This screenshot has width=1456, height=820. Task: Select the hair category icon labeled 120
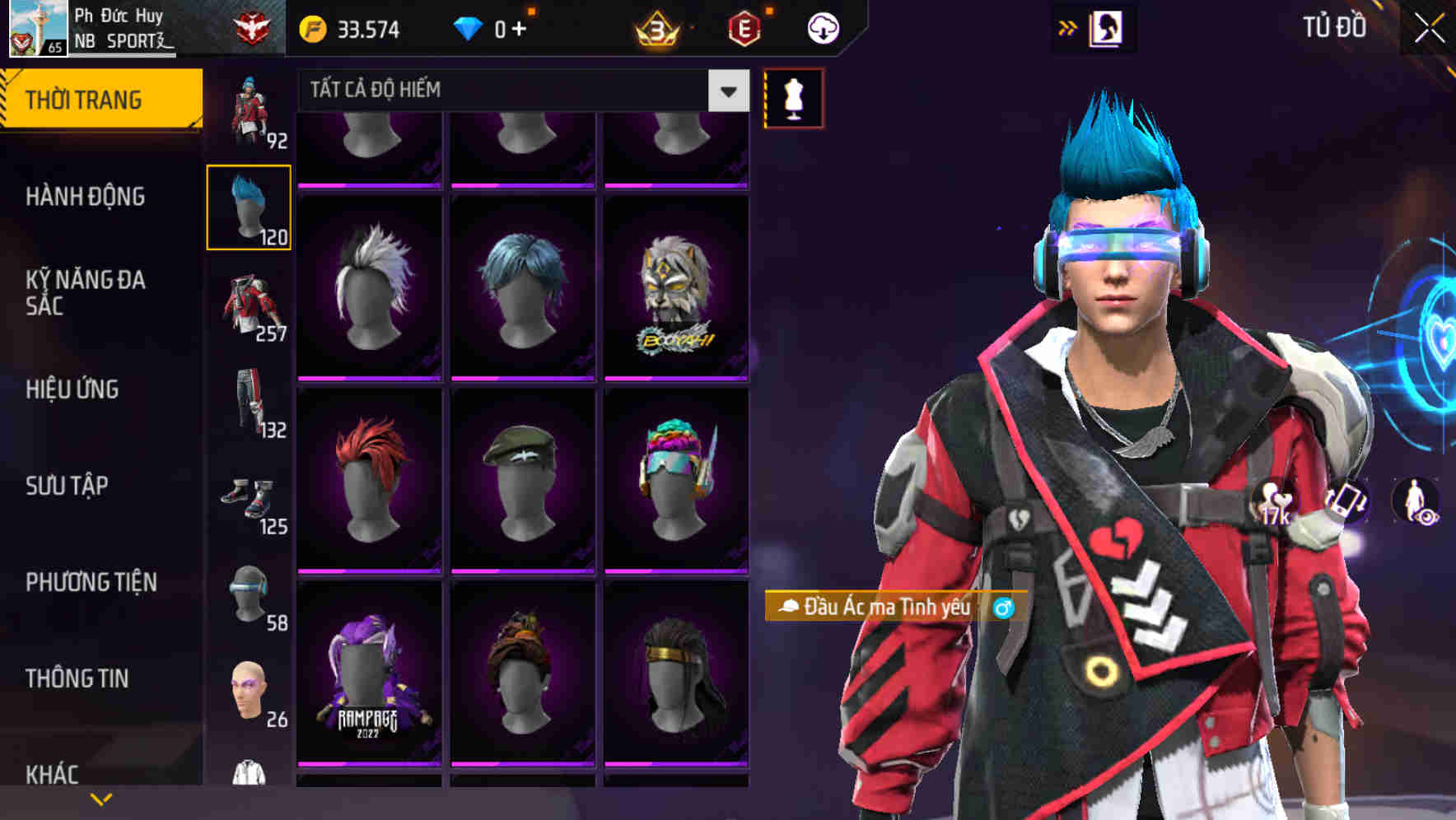tap(249, 206)
